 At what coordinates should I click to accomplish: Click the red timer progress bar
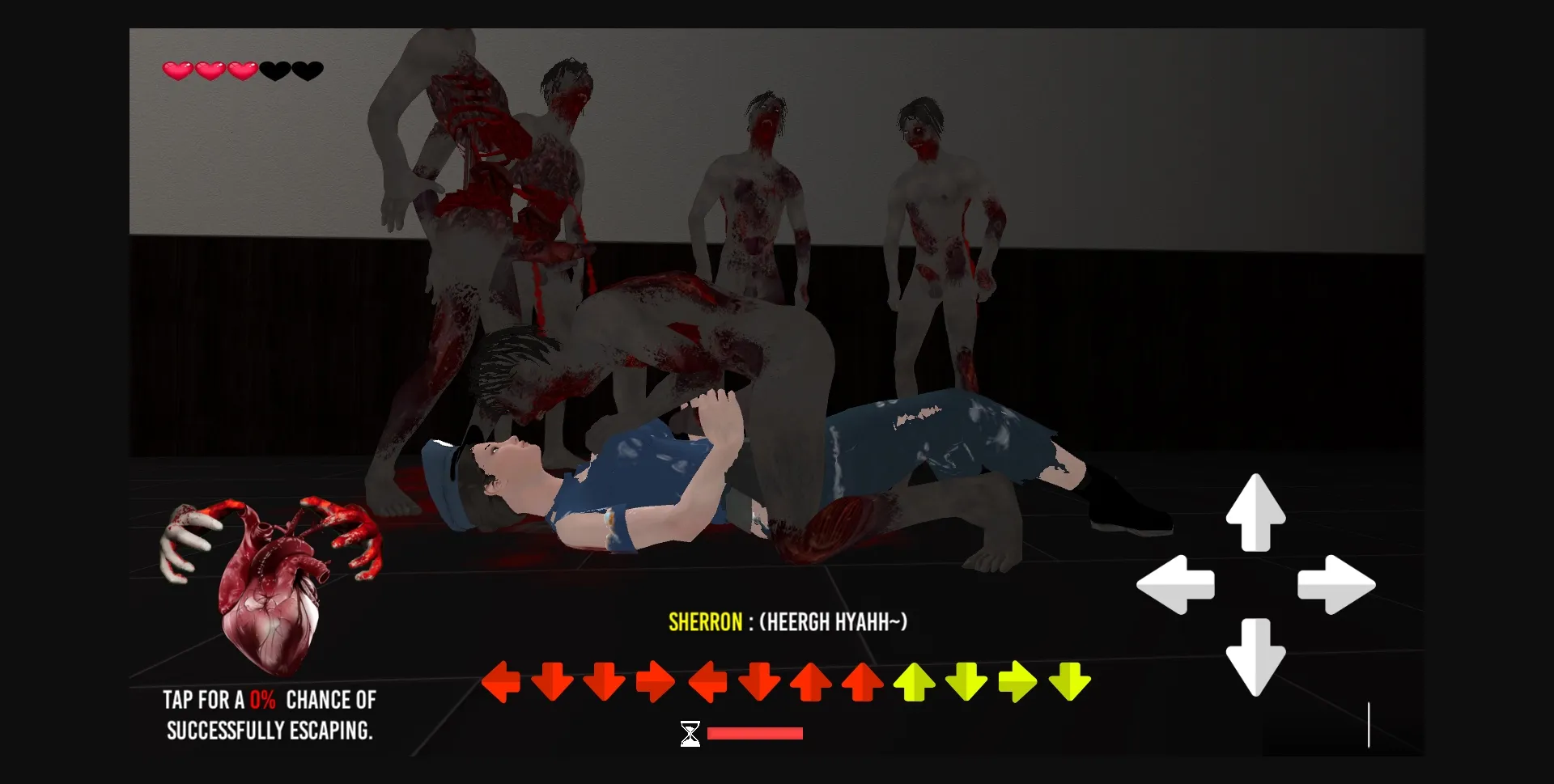[754, 733]
